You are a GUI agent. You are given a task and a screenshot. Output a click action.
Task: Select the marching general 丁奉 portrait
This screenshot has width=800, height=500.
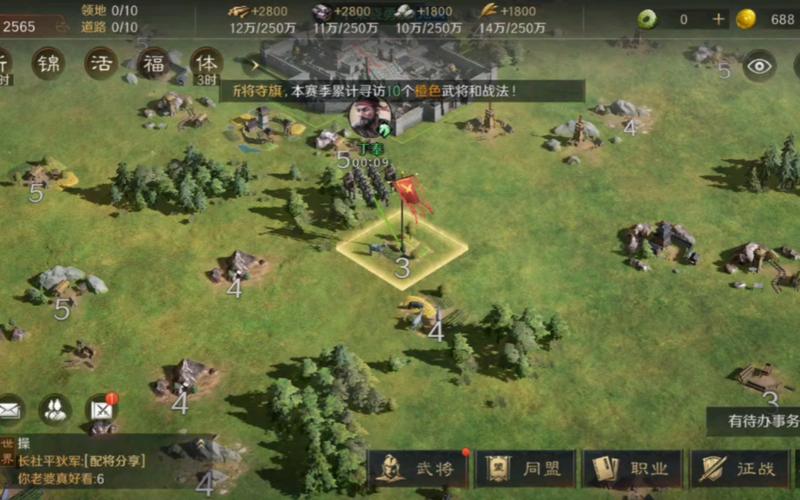369,120
